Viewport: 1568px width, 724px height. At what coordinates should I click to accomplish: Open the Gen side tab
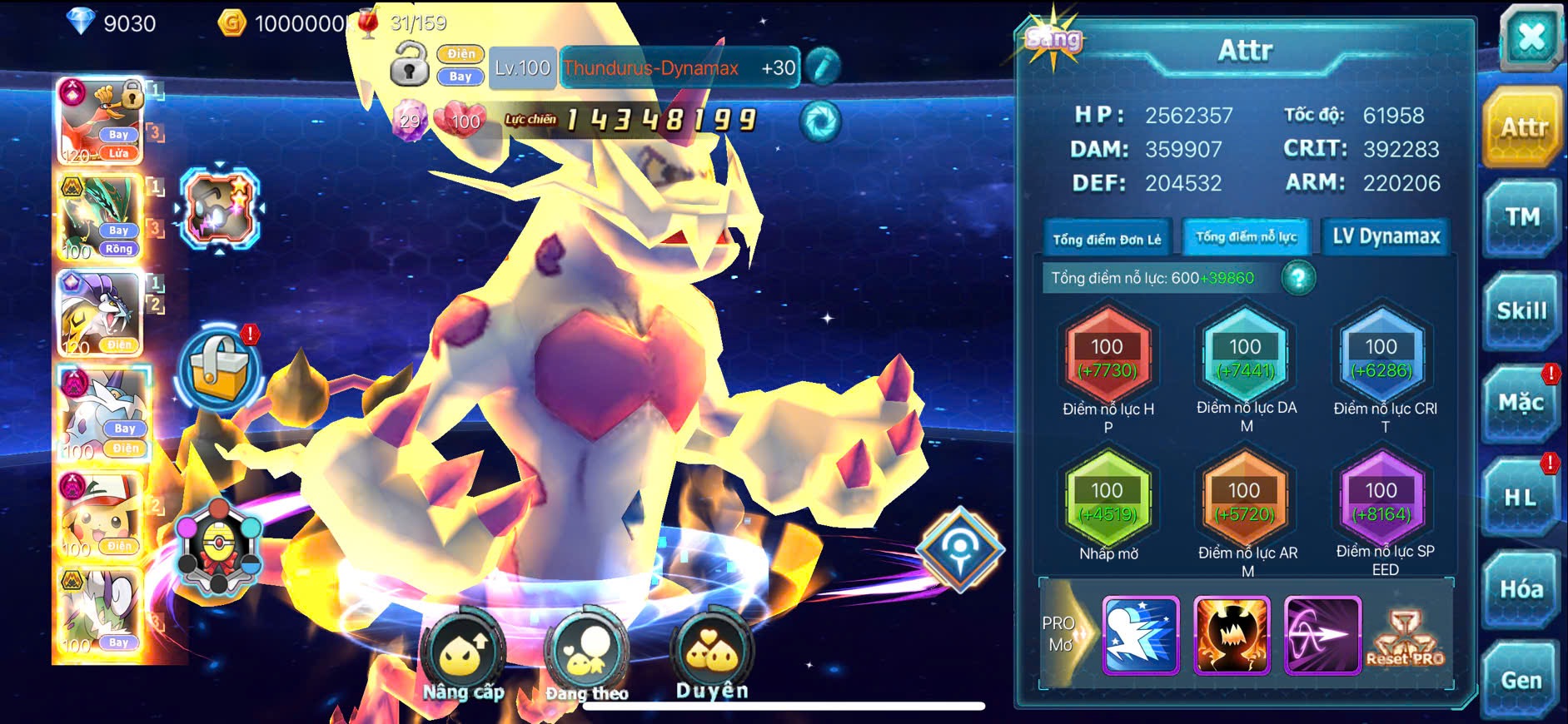pyautogui.click(x=1521, y=681)
